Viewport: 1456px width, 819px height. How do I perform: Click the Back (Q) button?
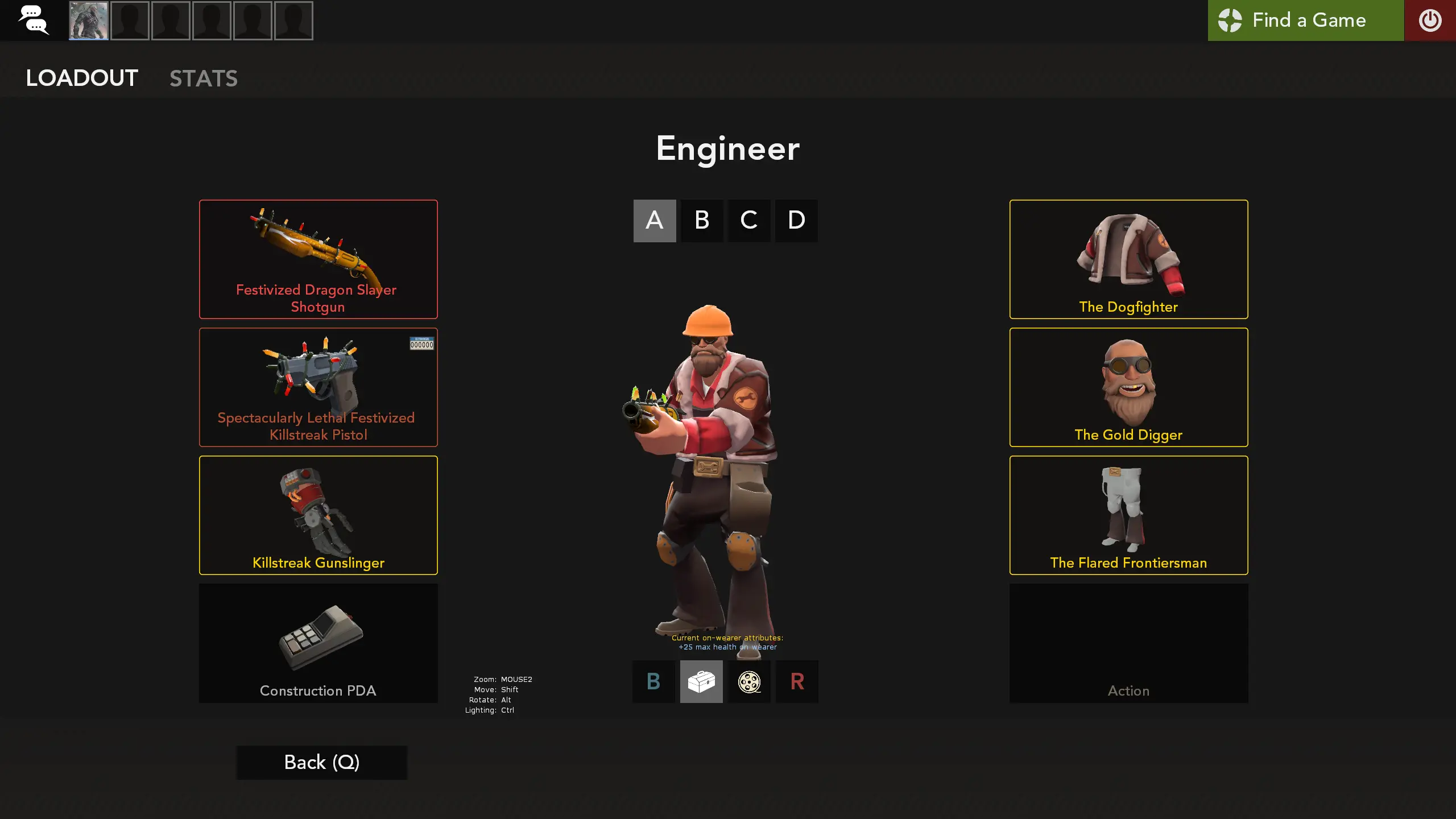(x=321, y=762)
